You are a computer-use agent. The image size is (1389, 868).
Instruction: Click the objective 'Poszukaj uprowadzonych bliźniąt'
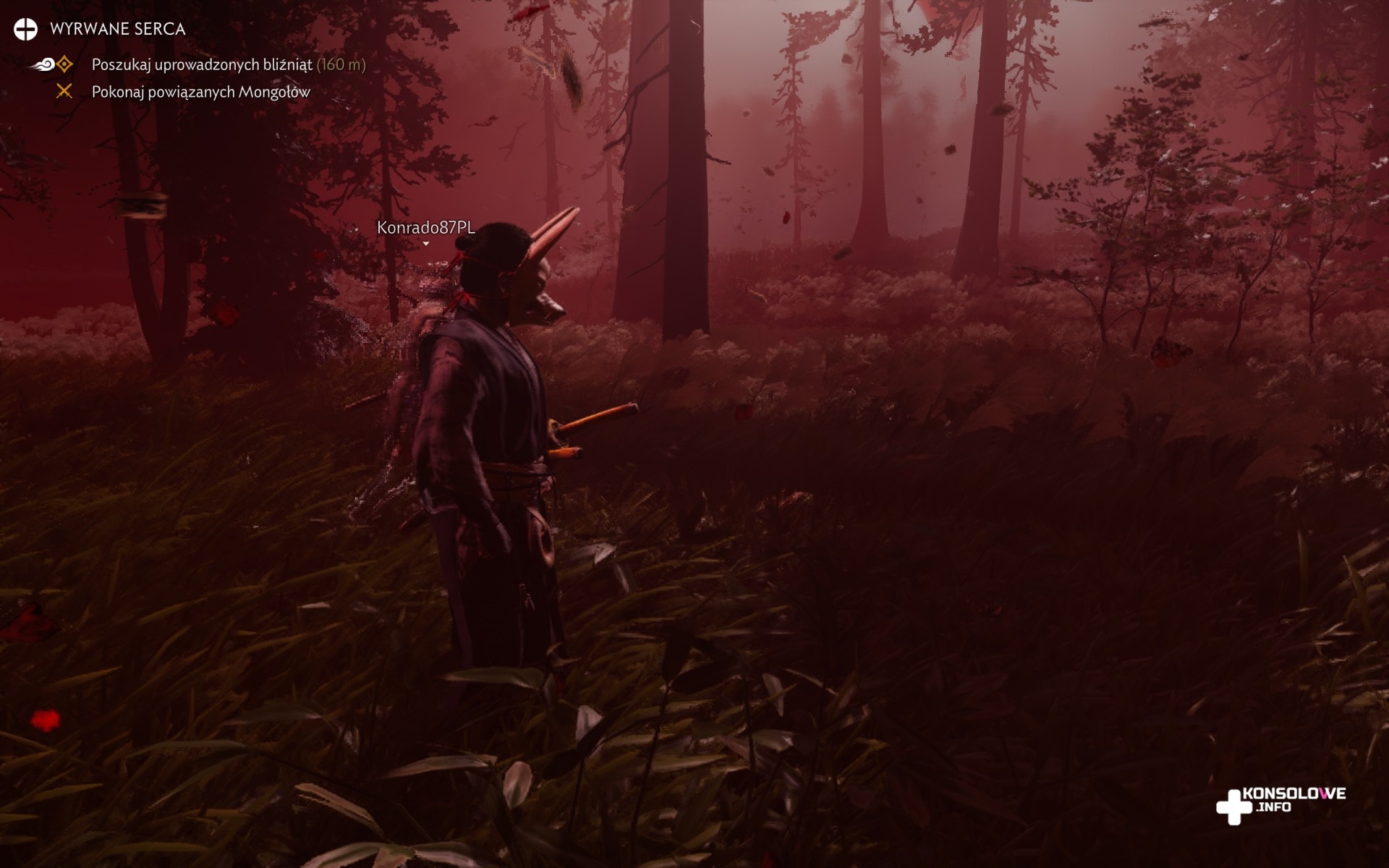pyautogui.click(x=202, y=64)
